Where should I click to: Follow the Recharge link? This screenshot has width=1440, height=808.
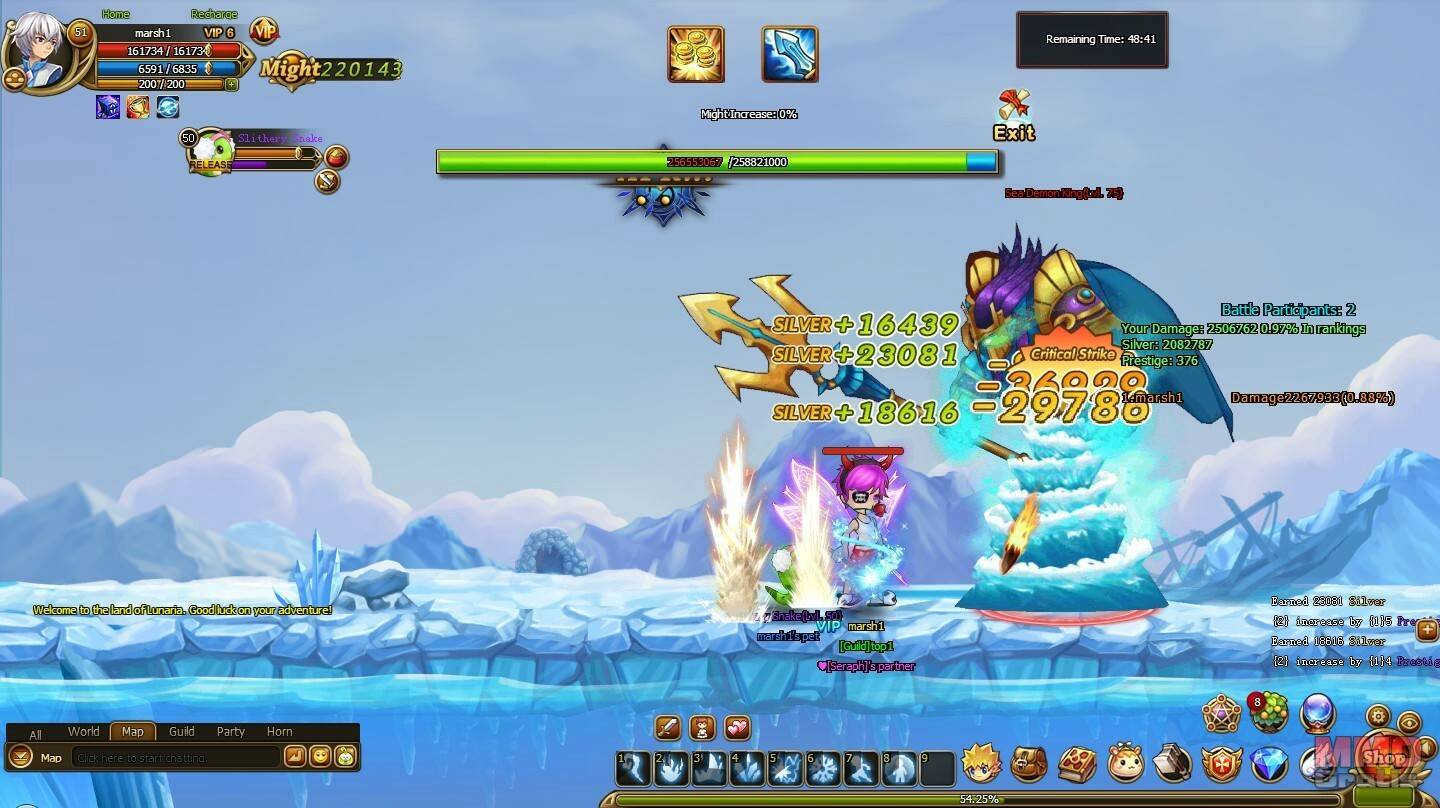214,14
